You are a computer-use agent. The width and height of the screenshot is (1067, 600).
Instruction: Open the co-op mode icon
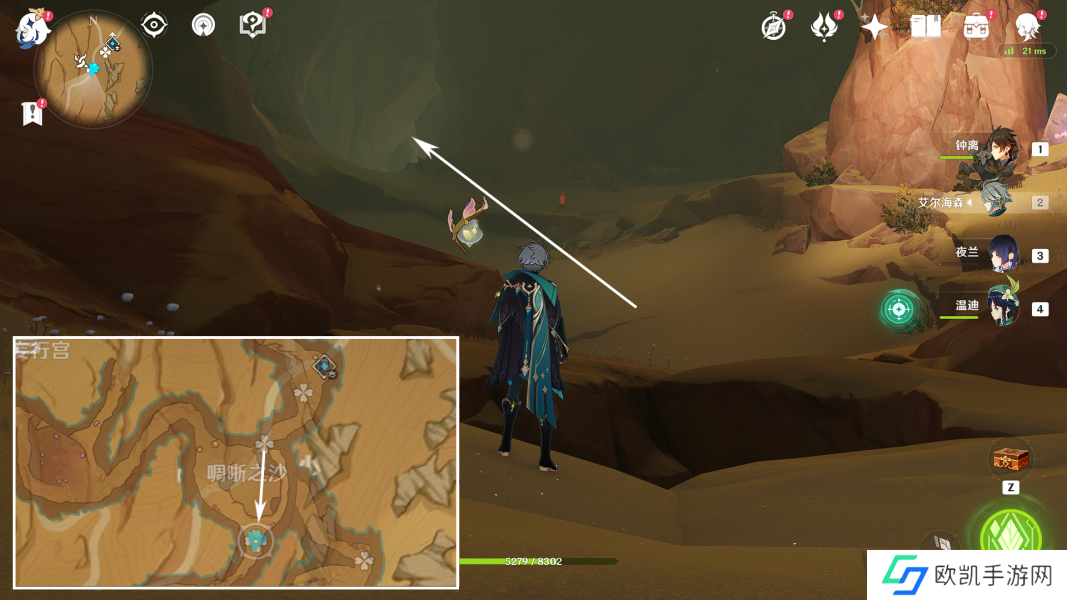(x=204, y=25)
